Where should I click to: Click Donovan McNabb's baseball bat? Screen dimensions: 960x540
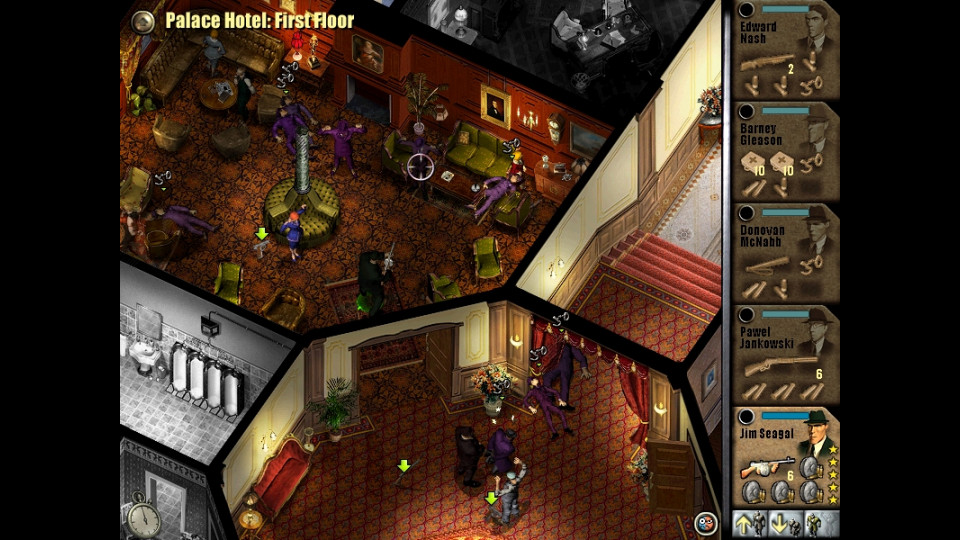coord(768,266)
